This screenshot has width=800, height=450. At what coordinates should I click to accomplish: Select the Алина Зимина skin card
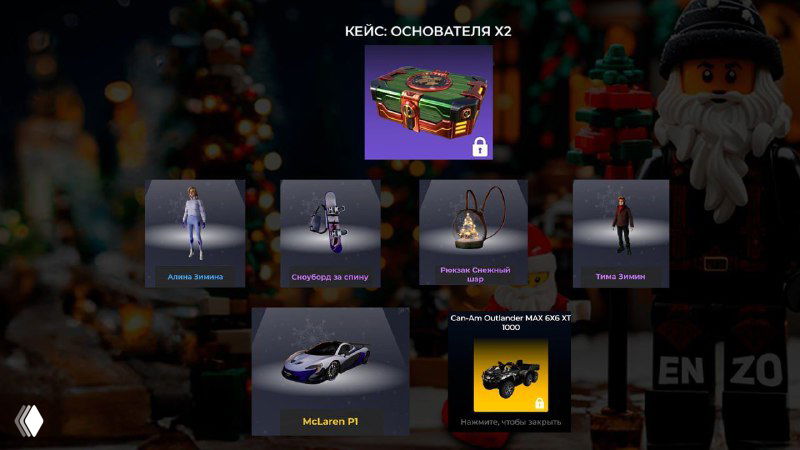tap(195, 234)
